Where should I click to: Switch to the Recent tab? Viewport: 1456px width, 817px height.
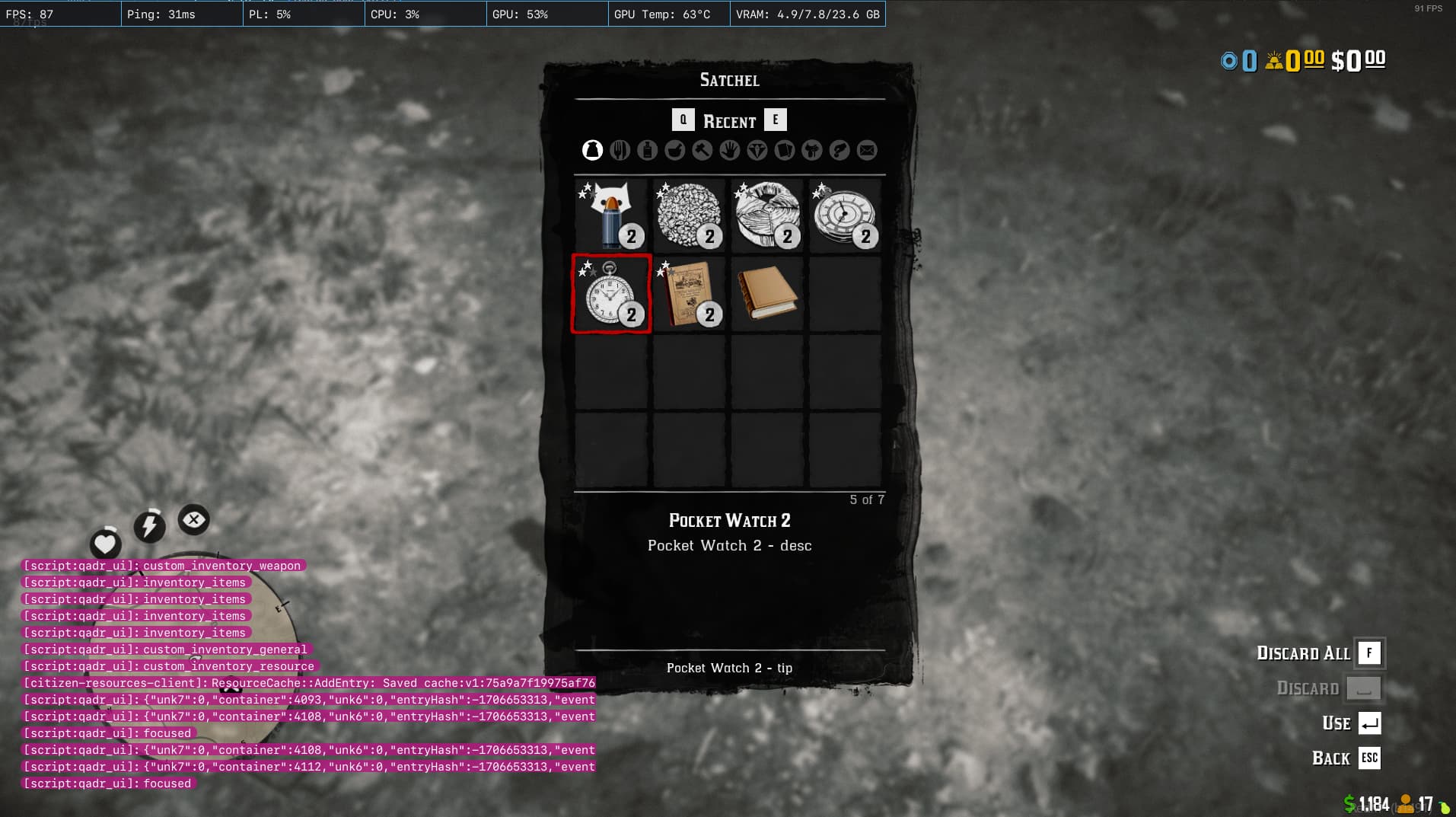pyautogui.click(x=728, y=120)
